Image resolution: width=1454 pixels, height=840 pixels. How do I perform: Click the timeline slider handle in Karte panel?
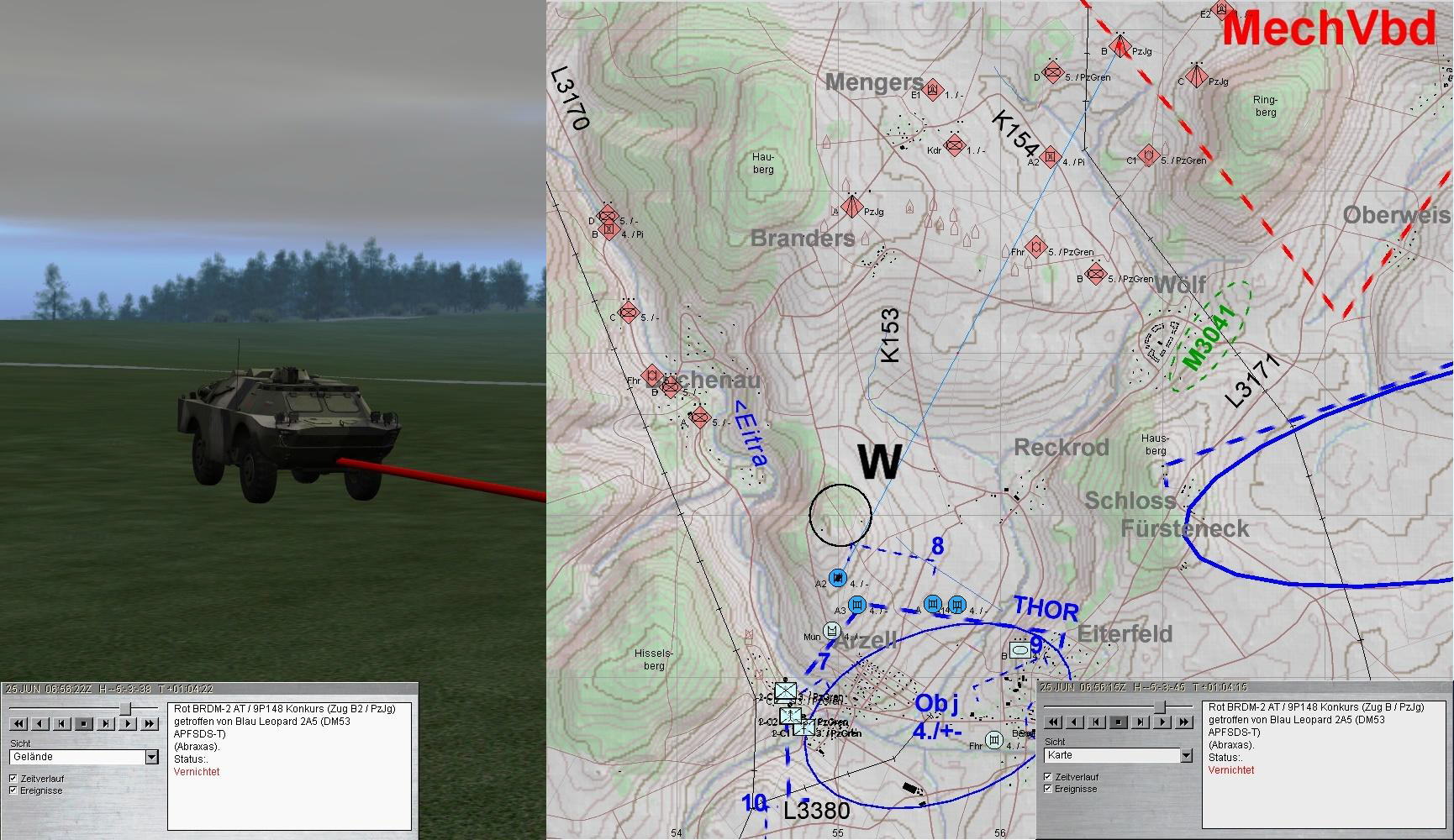click(1160, 706)
